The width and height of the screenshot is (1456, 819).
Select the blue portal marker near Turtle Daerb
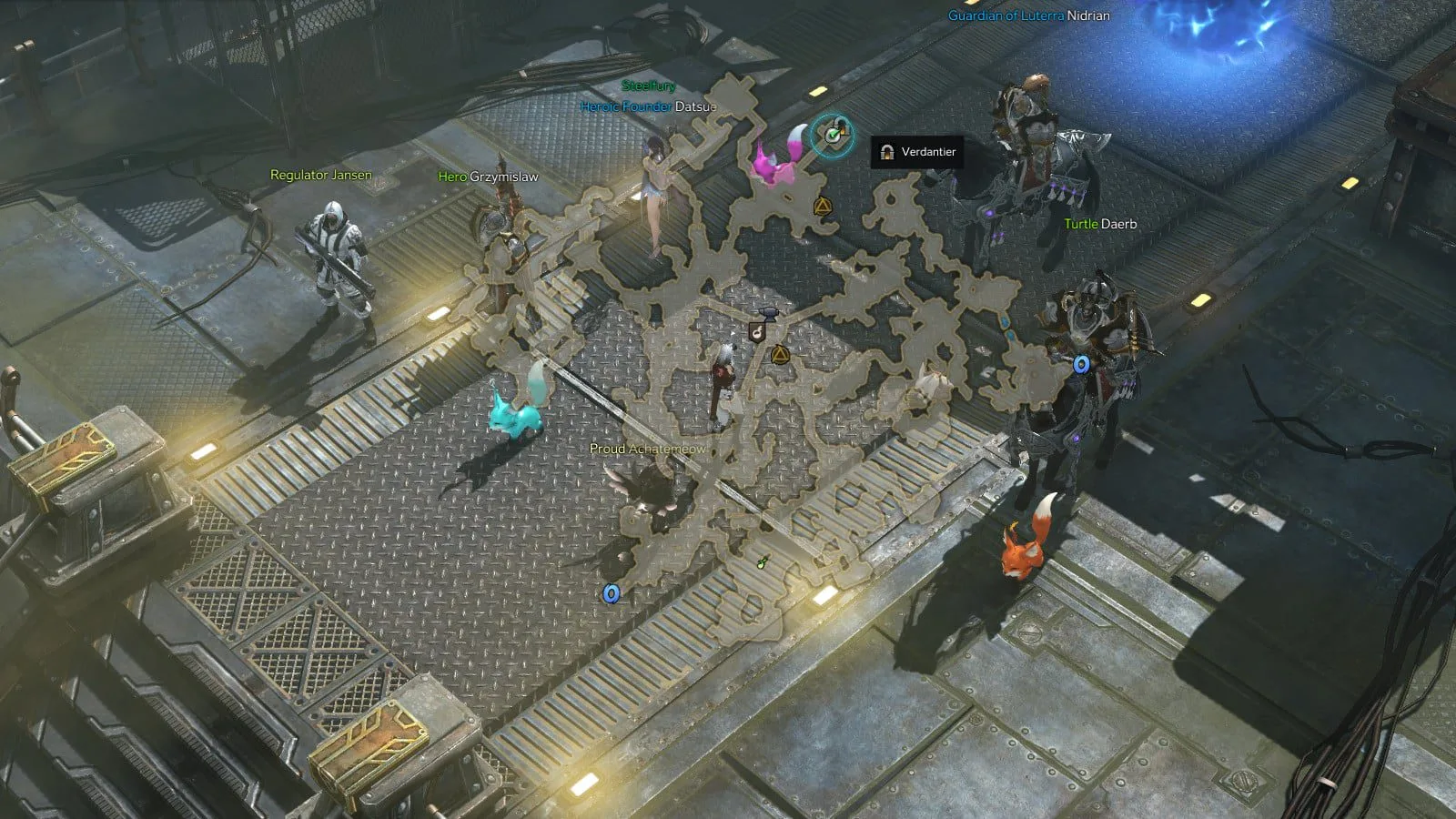tap(1081, 365)
